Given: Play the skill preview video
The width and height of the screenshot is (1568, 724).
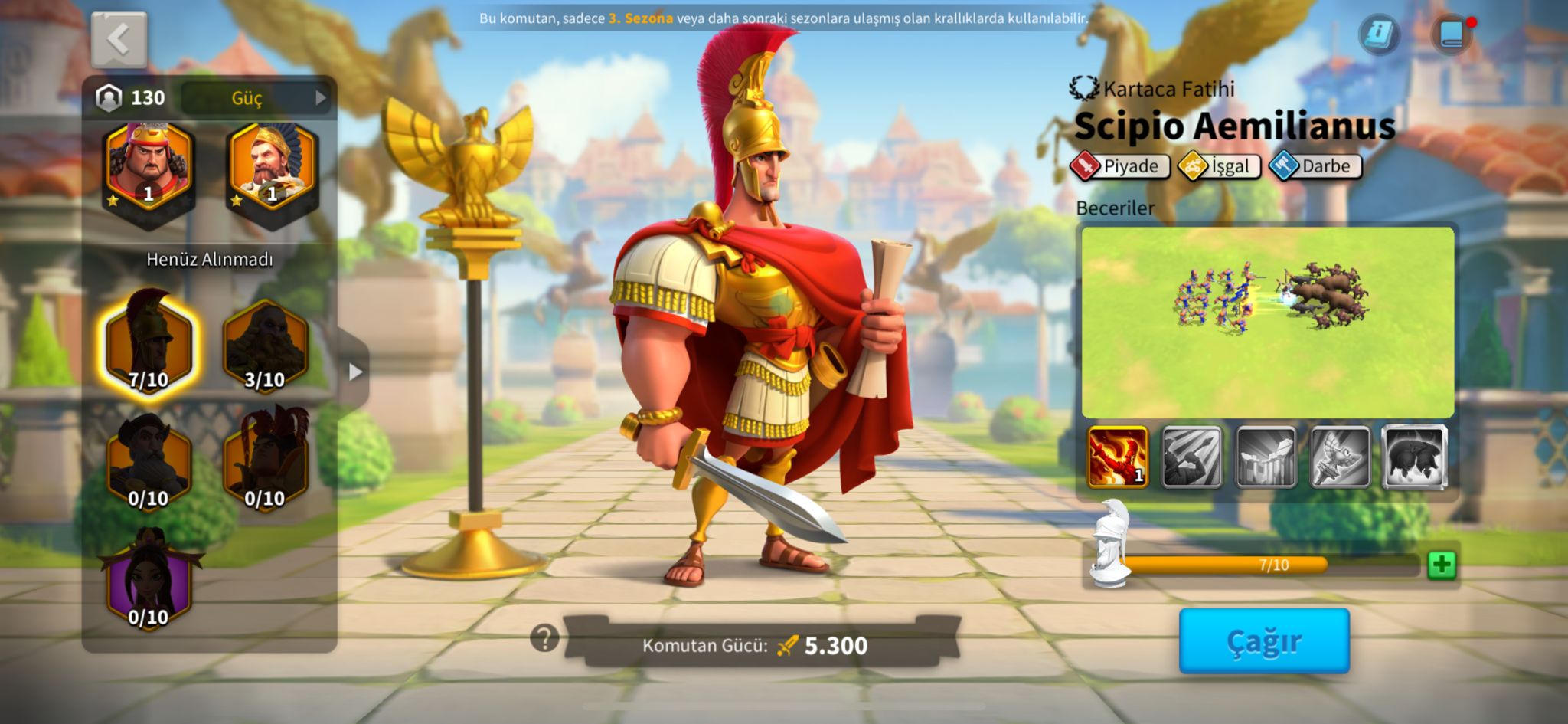Looking at the screenshot, I should (1267, 322).
